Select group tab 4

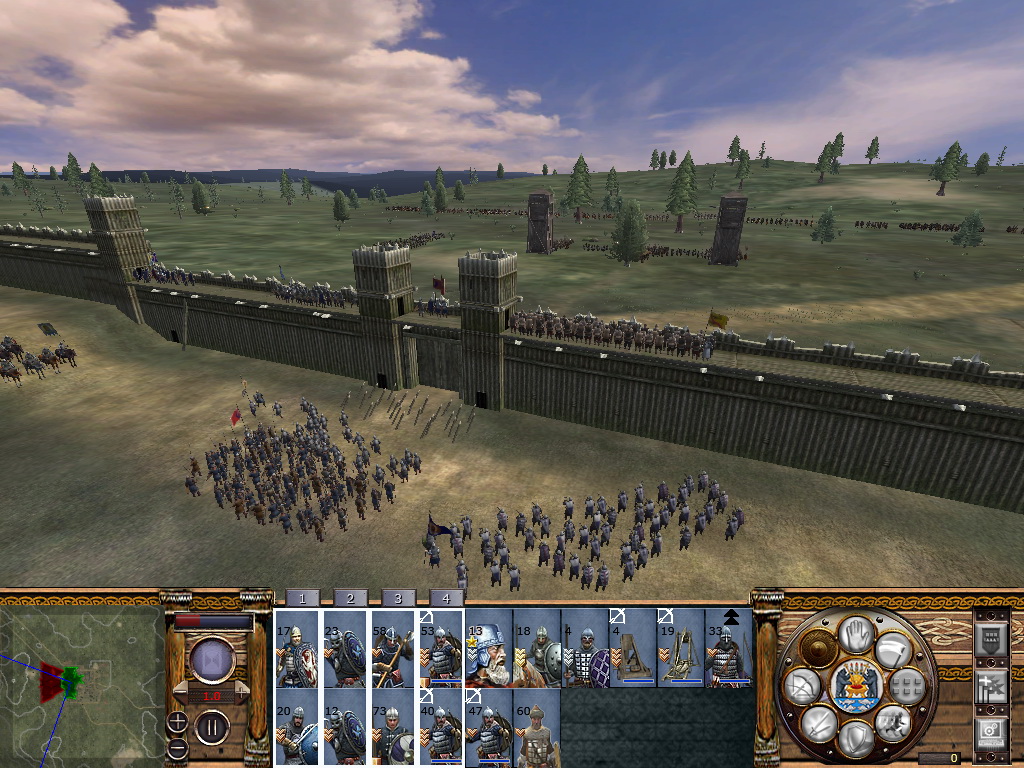coord(446,598)
